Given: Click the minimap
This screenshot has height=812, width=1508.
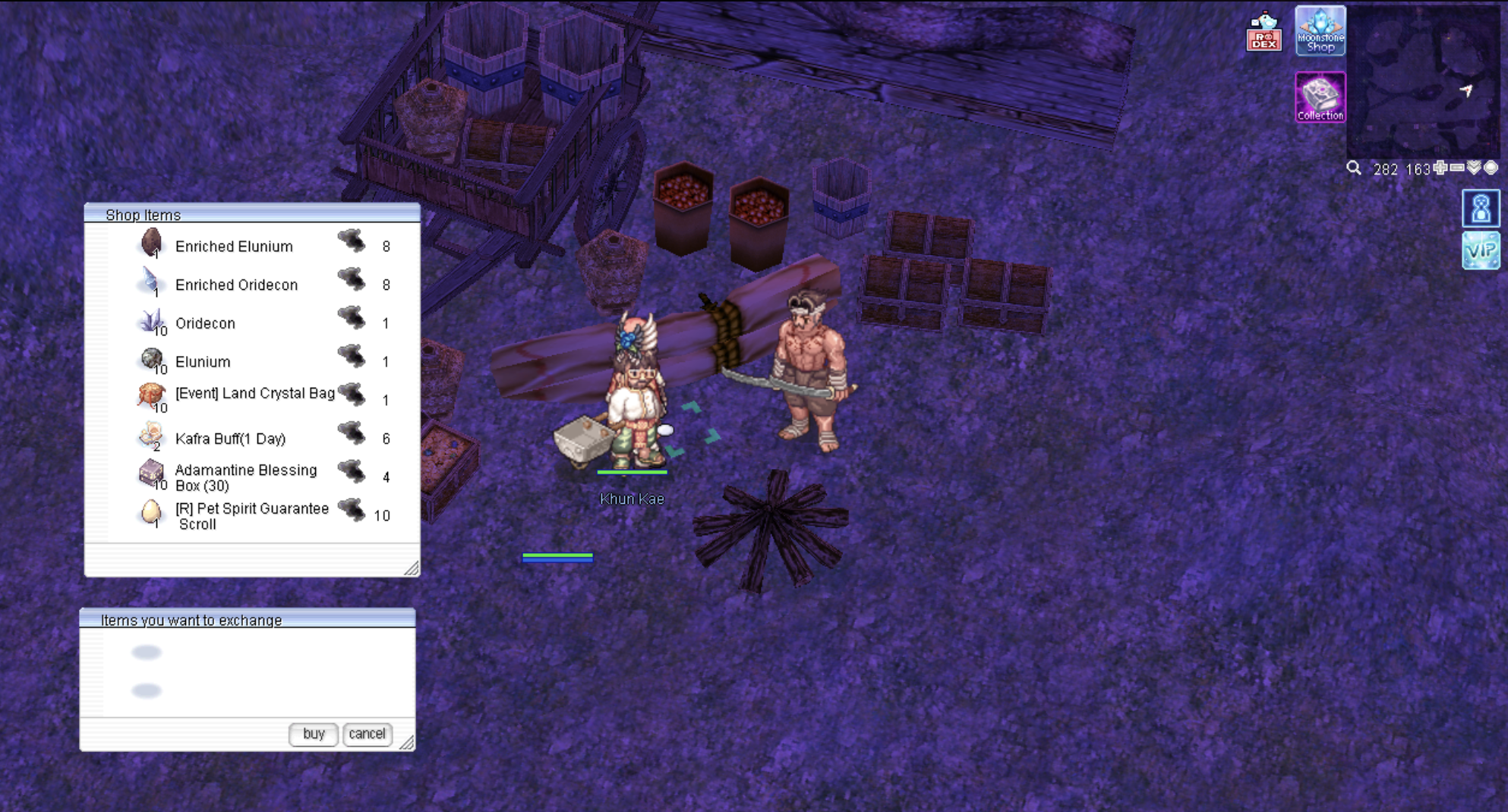Looking at the screenshot, I should (x=1424, y=80).
